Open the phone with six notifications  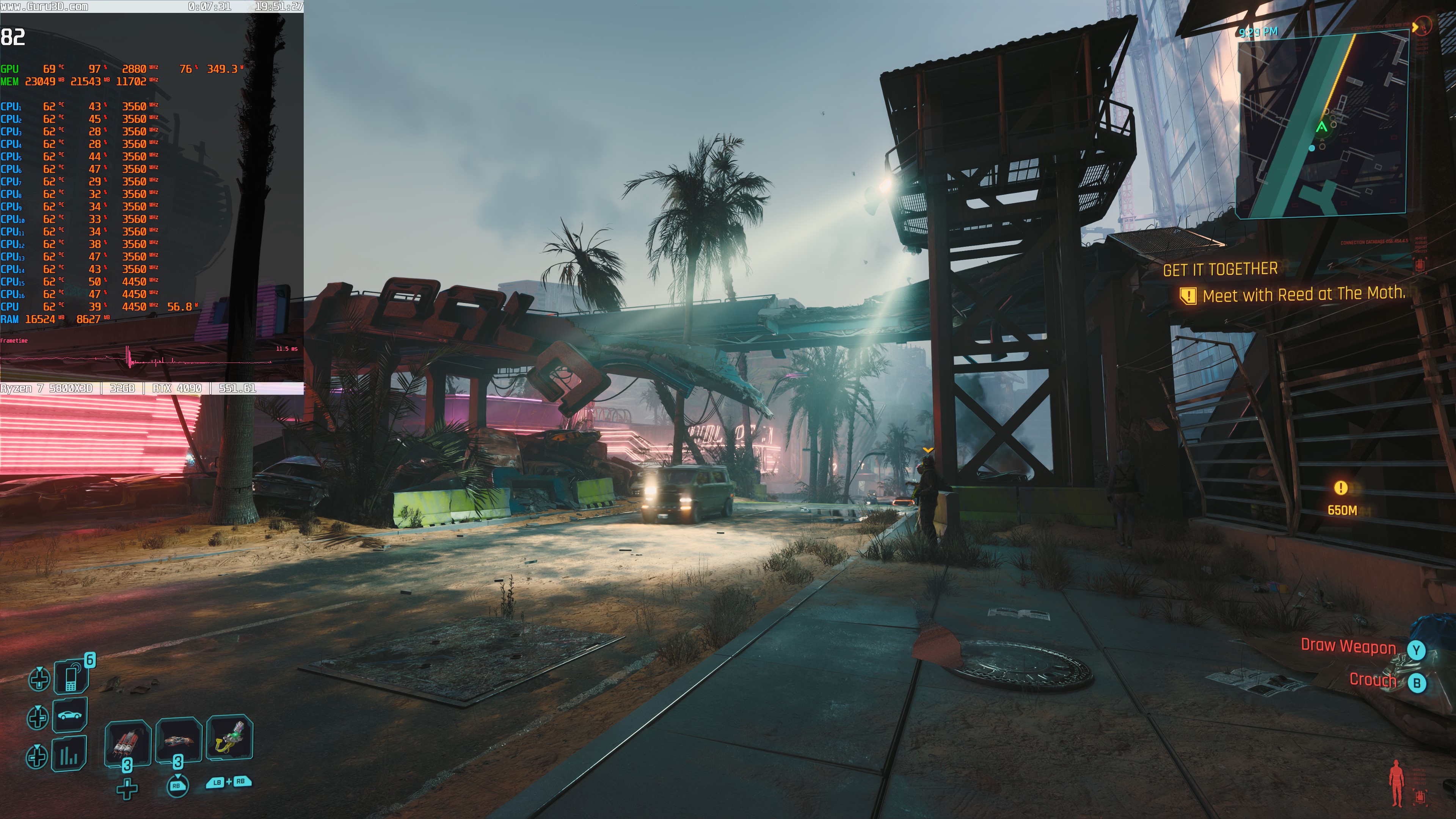[x=71, y=676]
